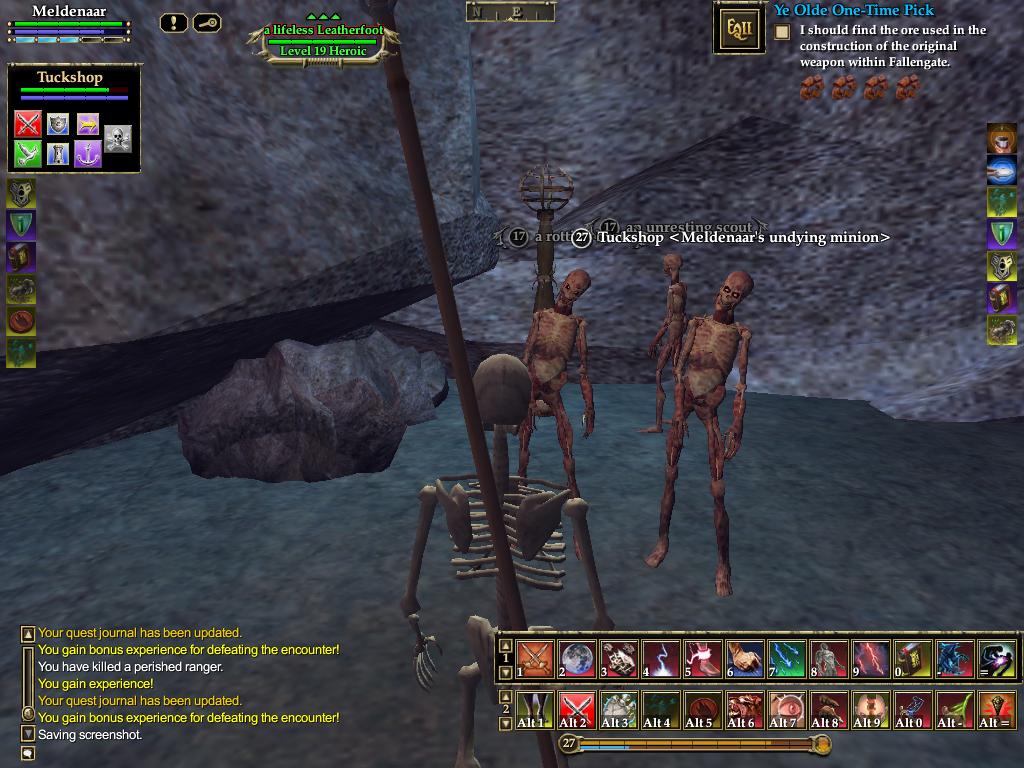1024x768 pixels.
Task: Activate the green dove pet command
Action: click(28, 154)
